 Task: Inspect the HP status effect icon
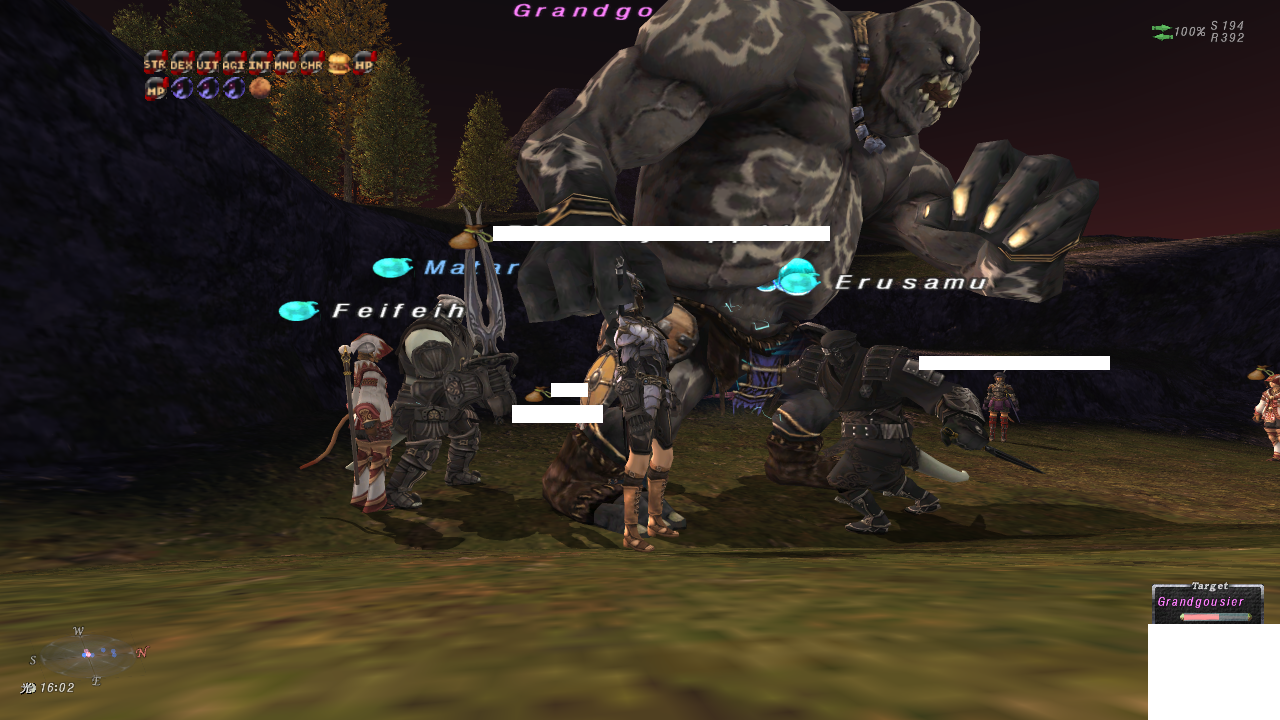[364, 63]
